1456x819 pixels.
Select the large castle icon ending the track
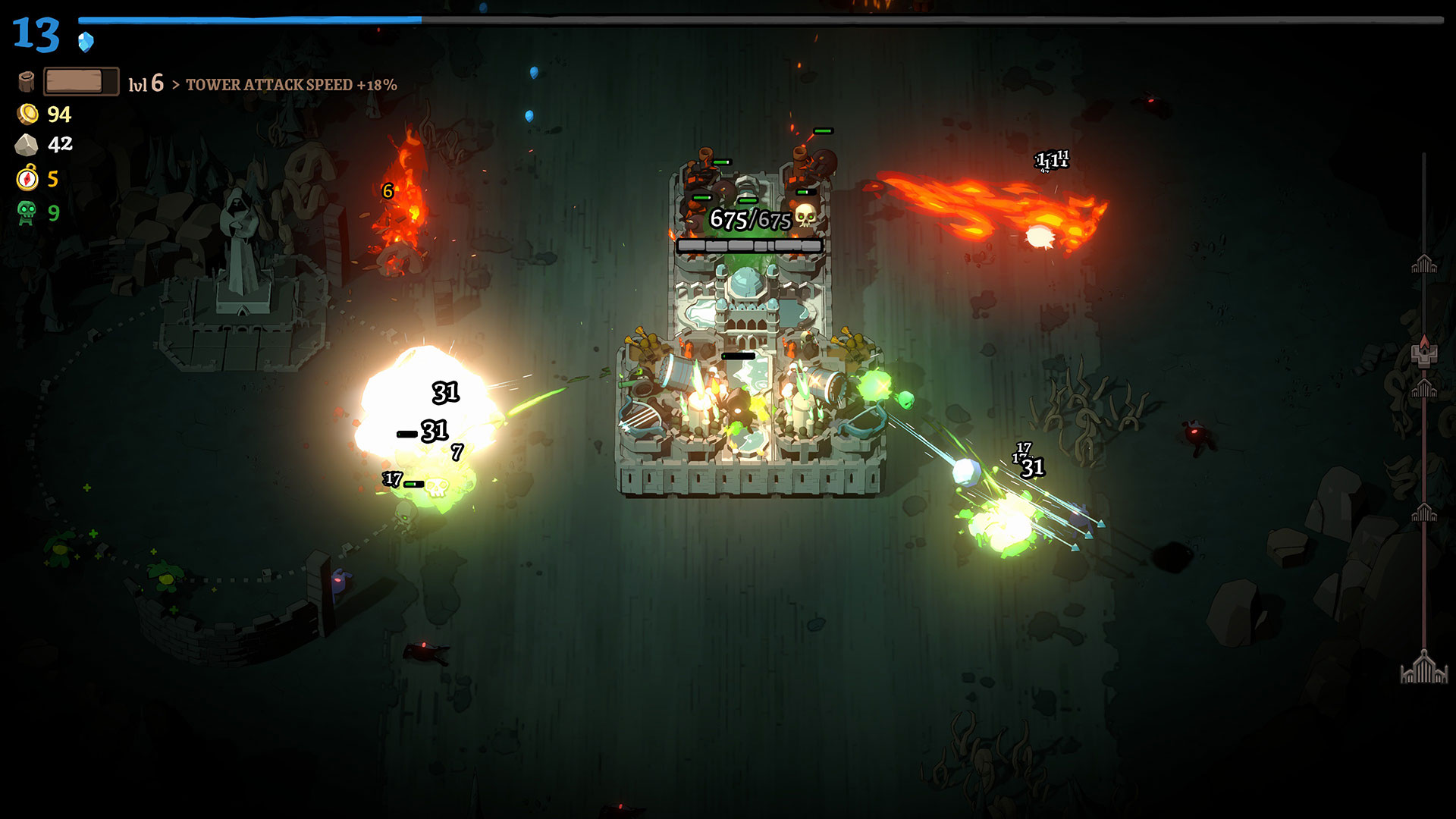click(1423, 668)
